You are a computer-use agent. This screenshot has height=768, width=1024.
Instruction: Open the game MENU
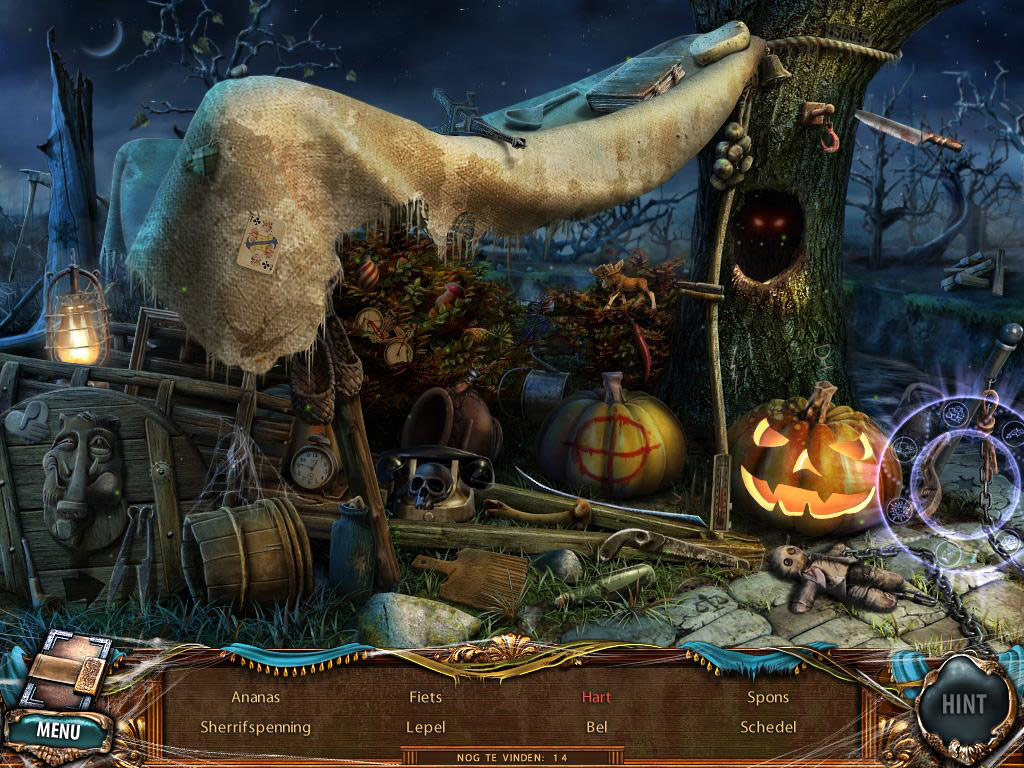pyautogui.click(x=58, y=730)
